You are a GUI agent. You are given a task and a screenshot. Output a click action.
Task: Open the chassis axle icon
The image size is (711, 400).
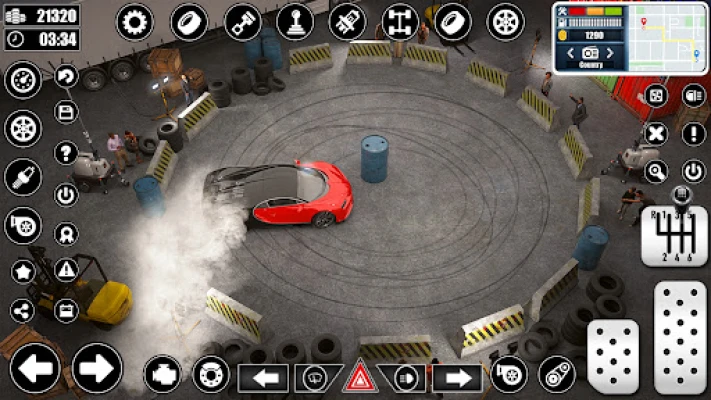(400, 21)
